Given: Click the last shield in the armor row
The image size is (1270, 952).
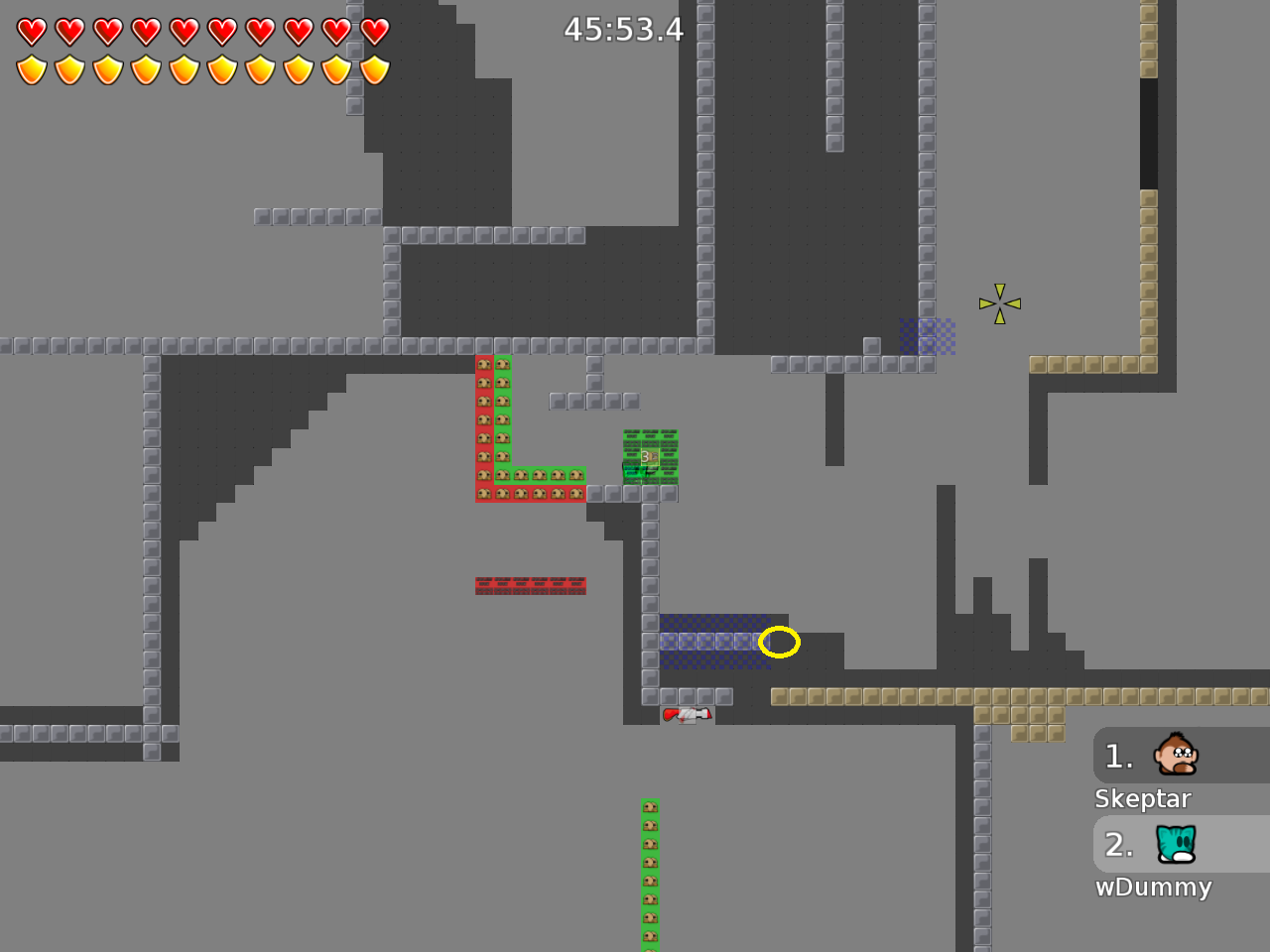Looking at the screenshot, I should click(x=373, y=69).
